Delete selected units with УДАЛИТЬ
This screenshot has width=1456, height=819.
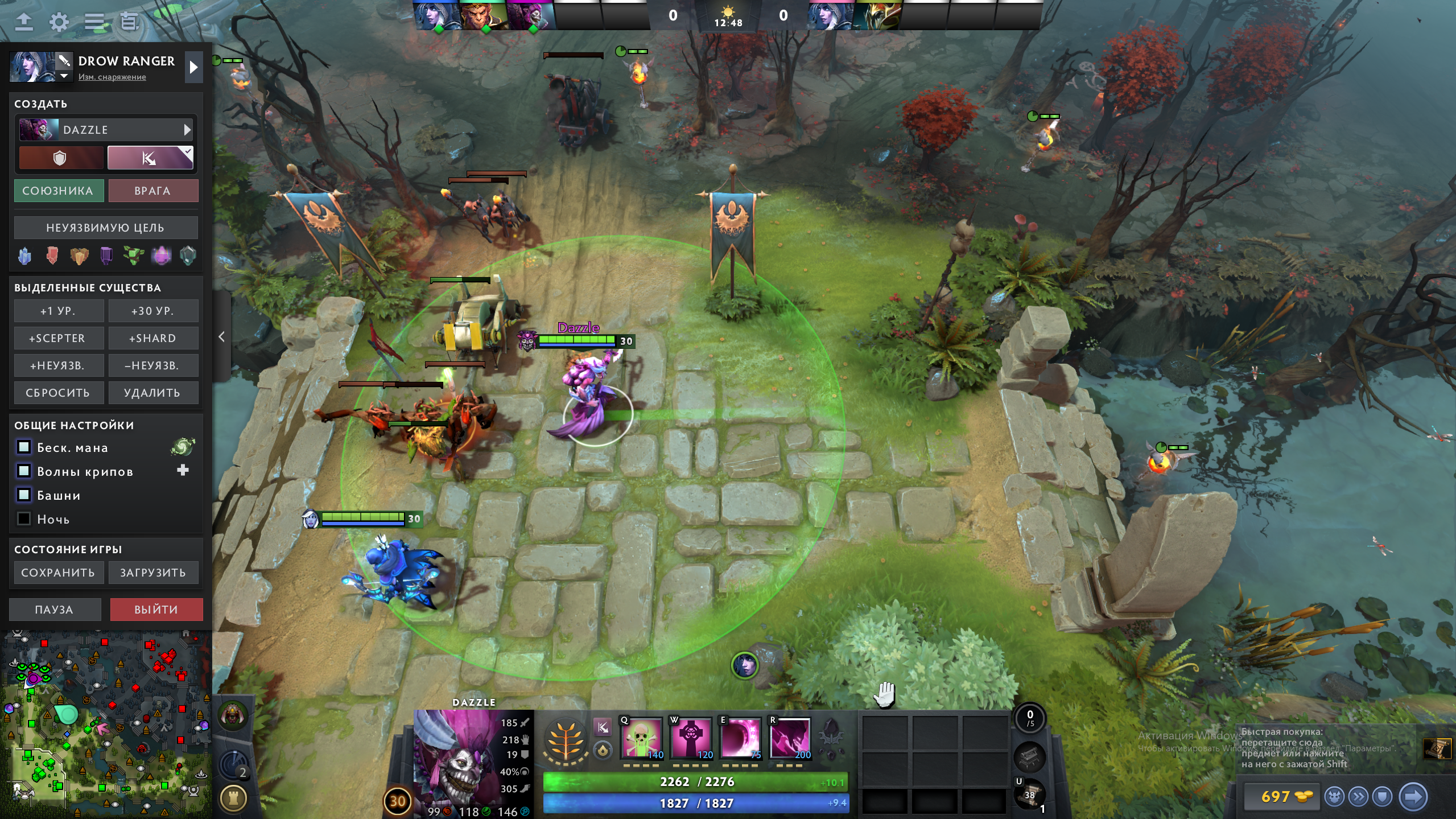[152, 393]
